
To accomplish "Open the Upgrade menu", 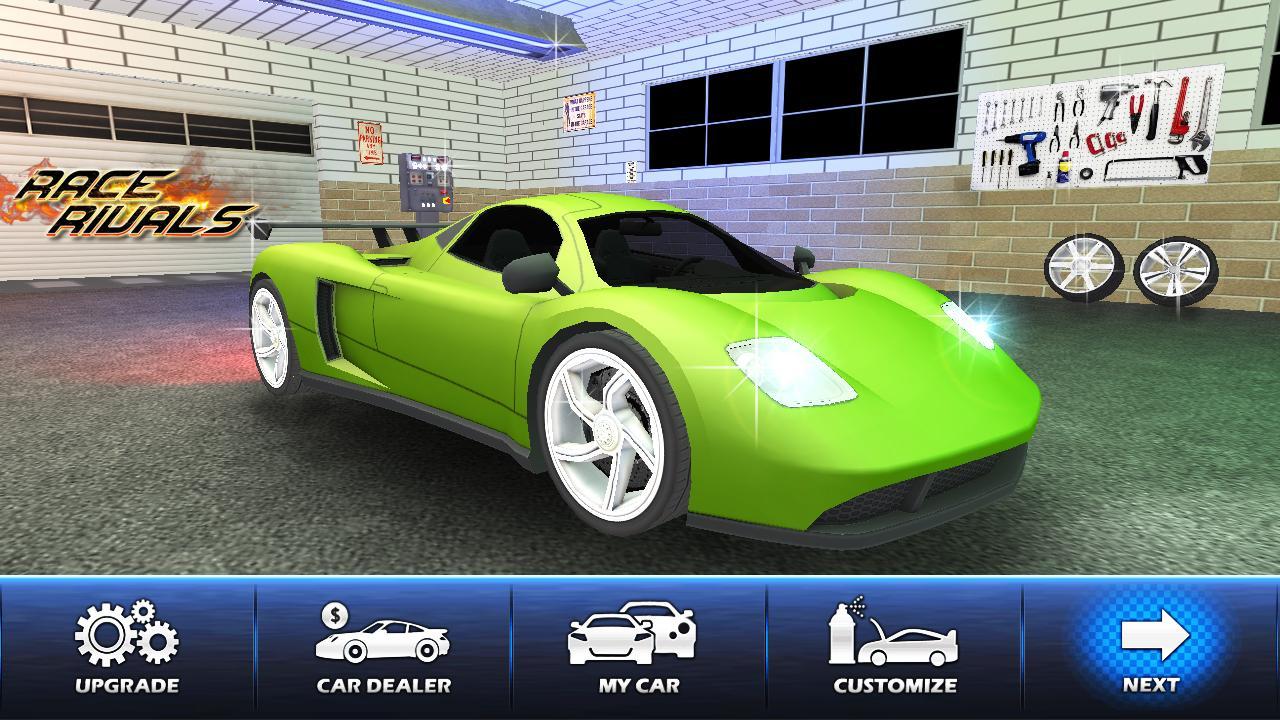I will (x=127, y=648).
